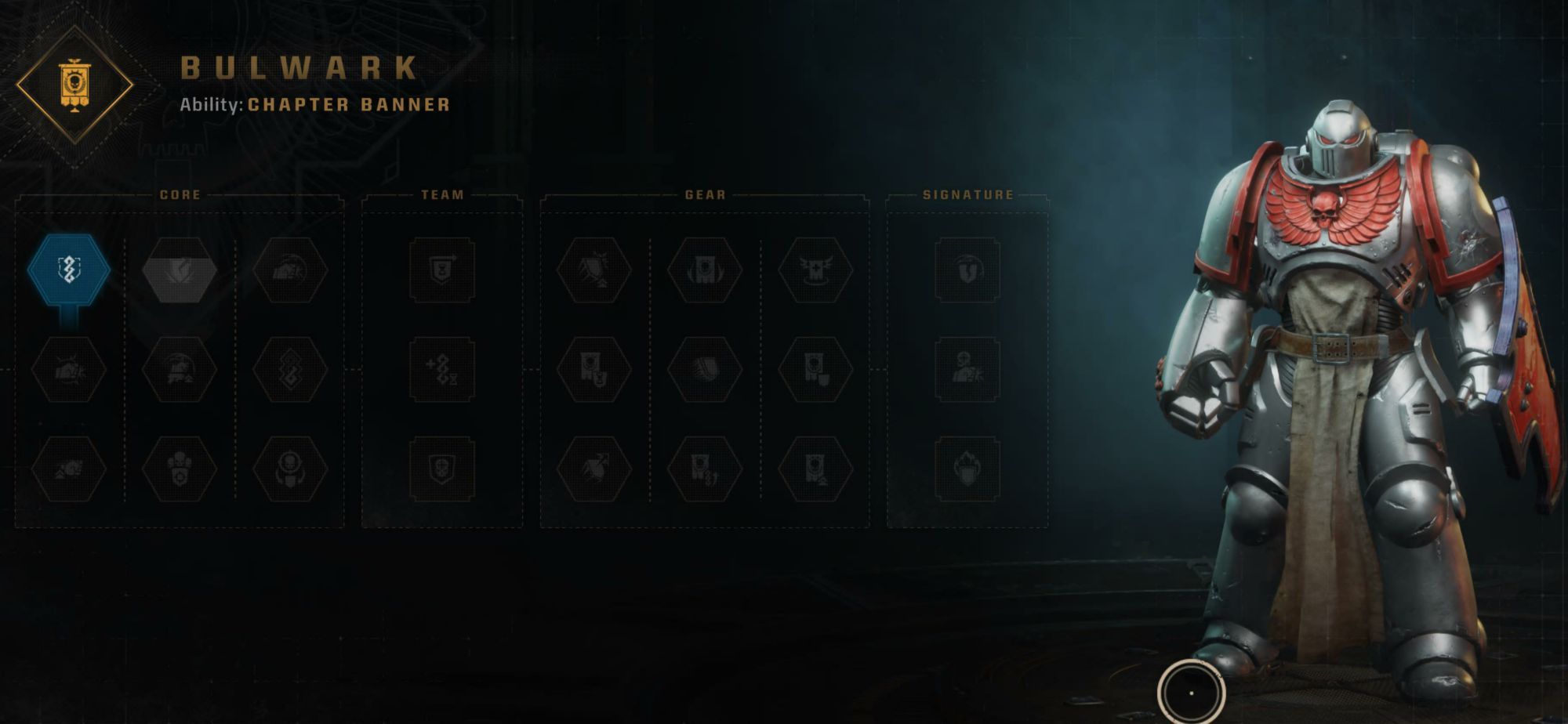Click the BULWARK class title
Viewport: 1568px width, 724px height.
pyautogui.click(x=298, y=69)
